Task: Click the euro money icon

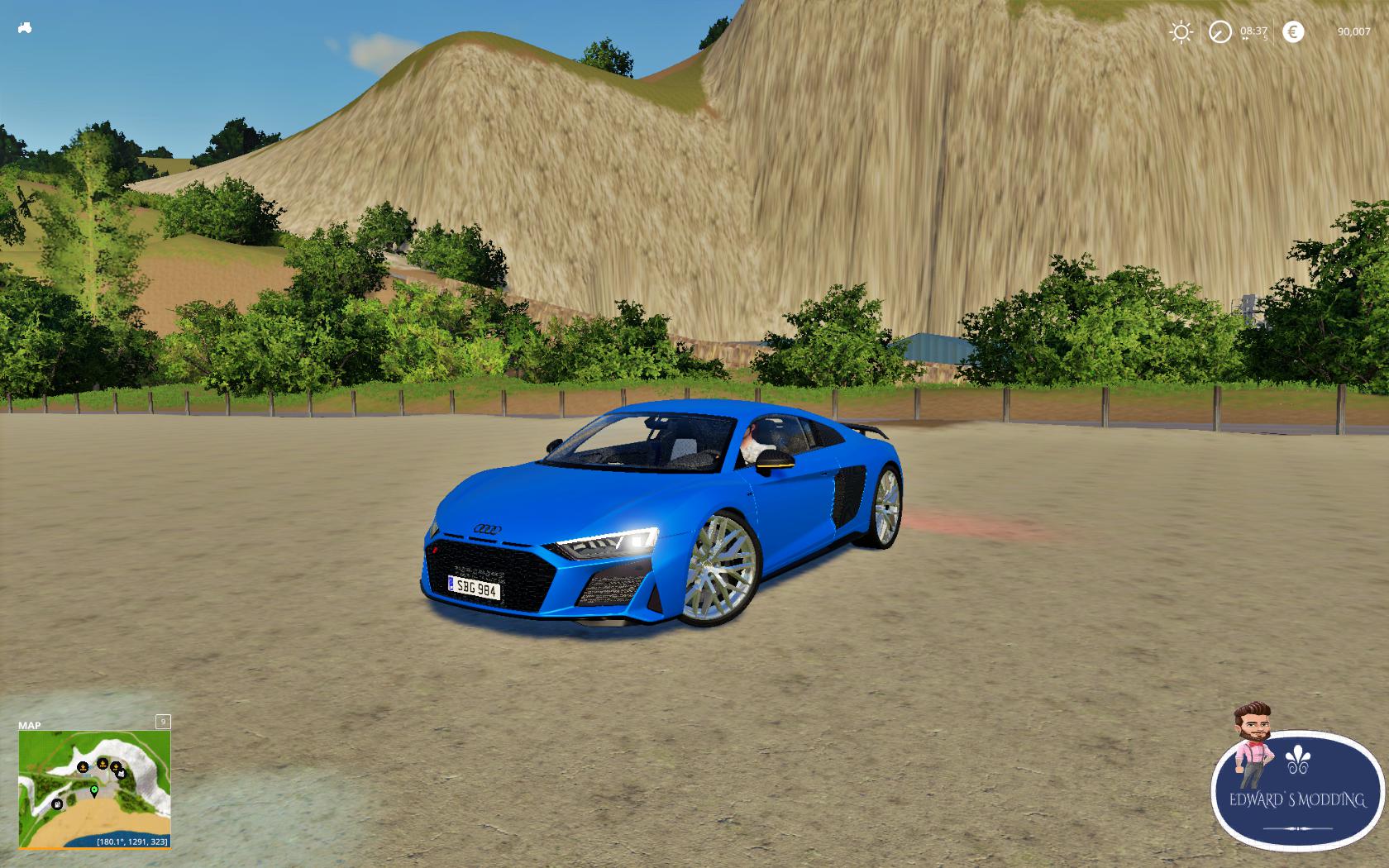Action: click(x=1292, y=32)
